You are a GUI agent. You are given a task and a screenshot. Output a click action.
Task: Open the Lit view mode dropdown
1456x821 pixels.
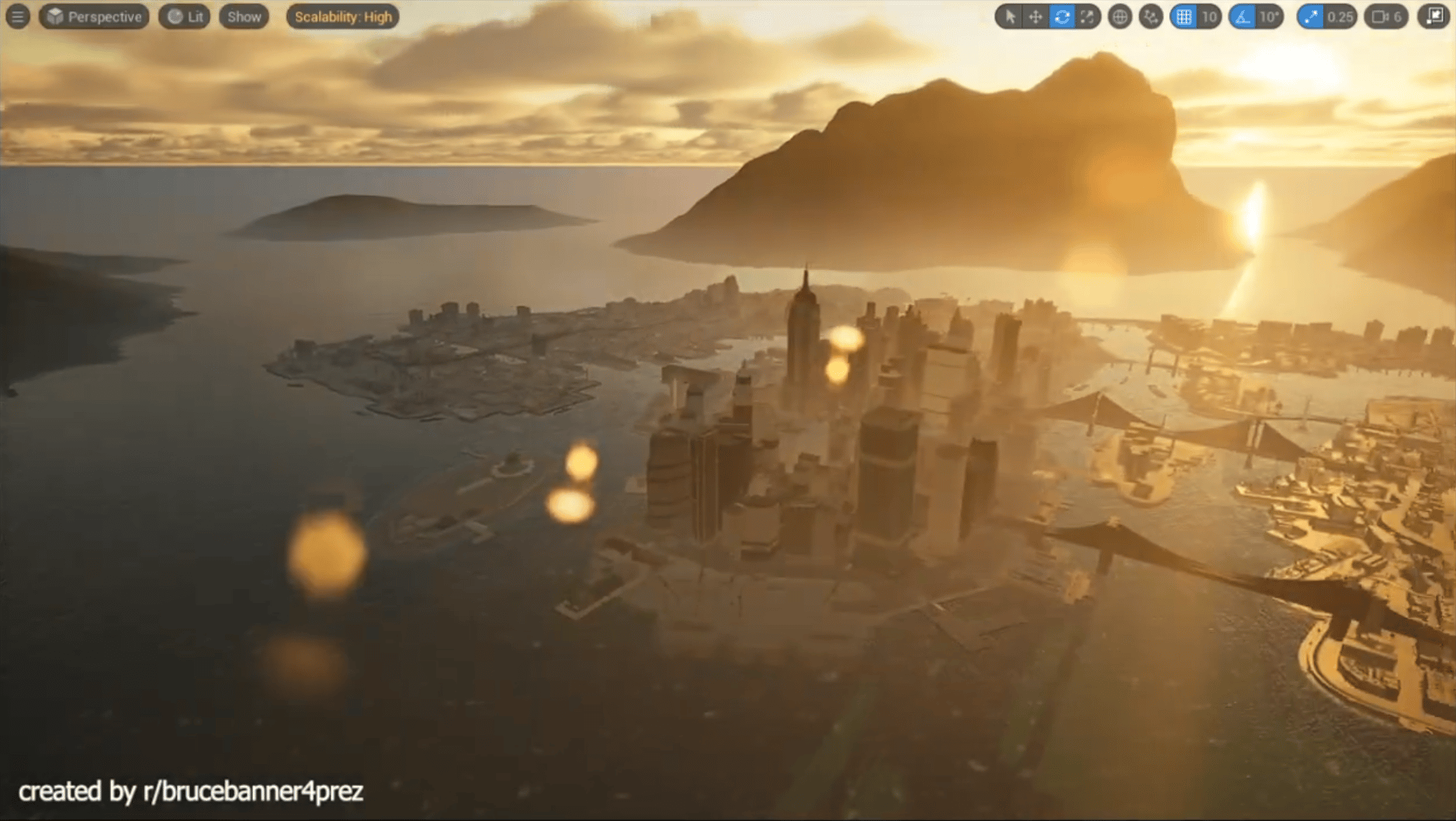coord(184,16)
